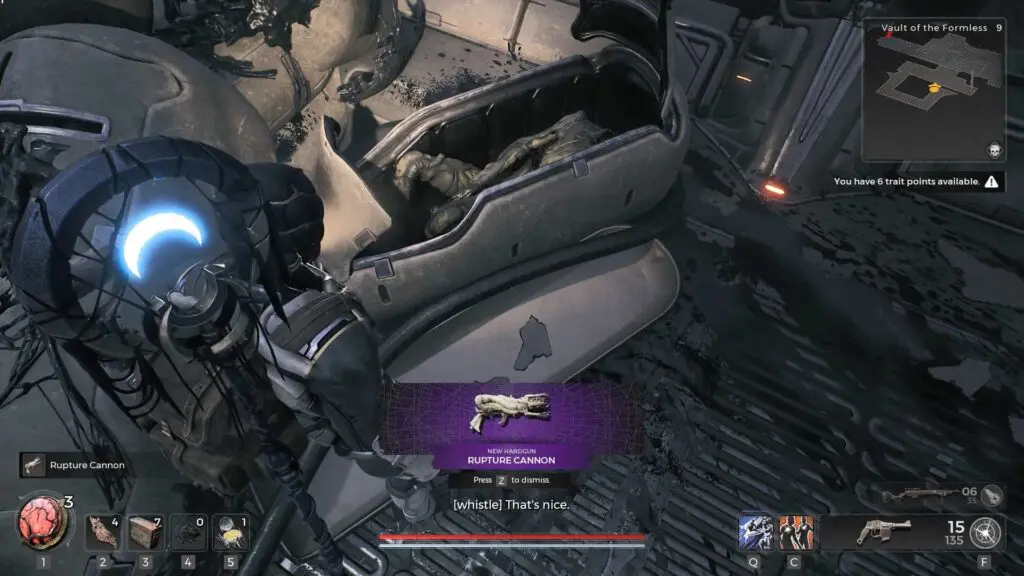The width and height of the screenshot is (1024, 576).
Task: Select the equipped handgun weapon slot
Action: (x=884, y=532)
